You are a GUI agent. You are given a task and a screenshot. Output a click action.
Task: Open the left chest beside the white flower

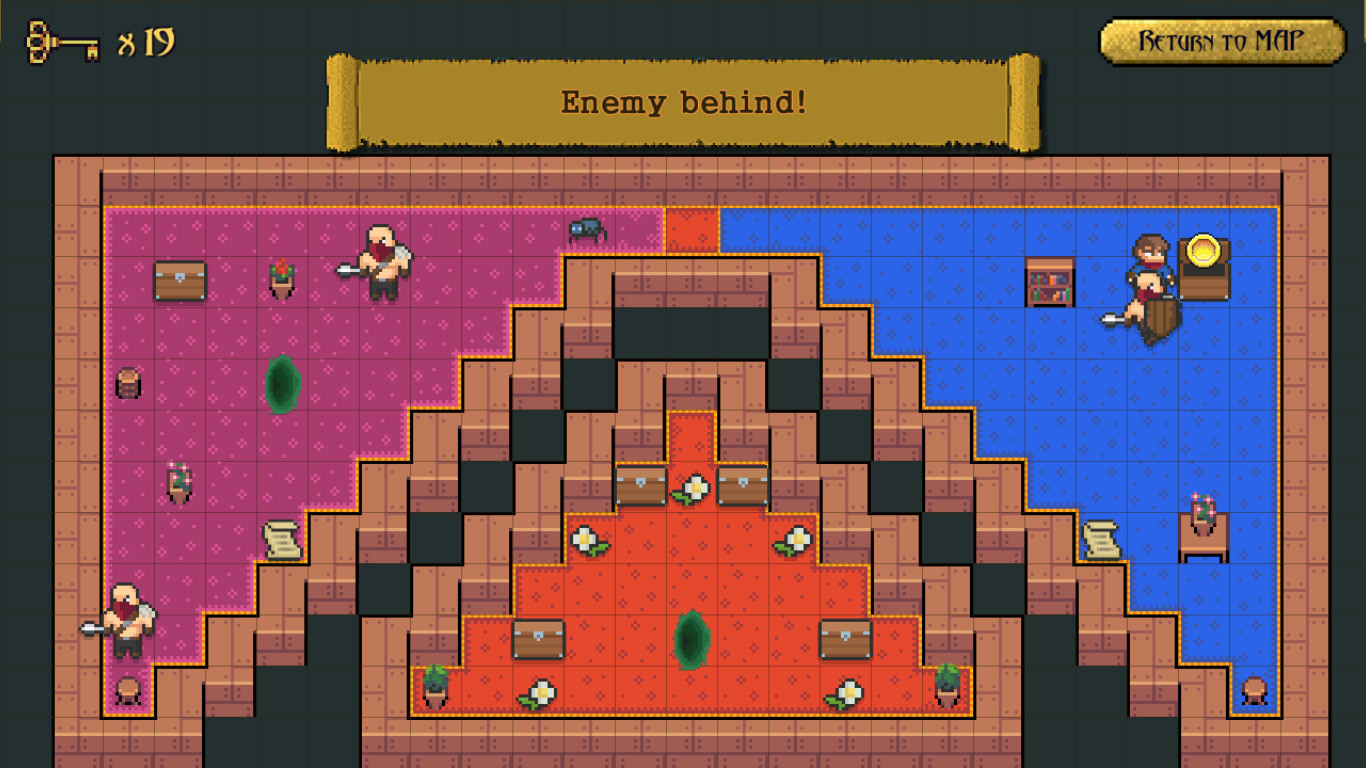(641, 487)
